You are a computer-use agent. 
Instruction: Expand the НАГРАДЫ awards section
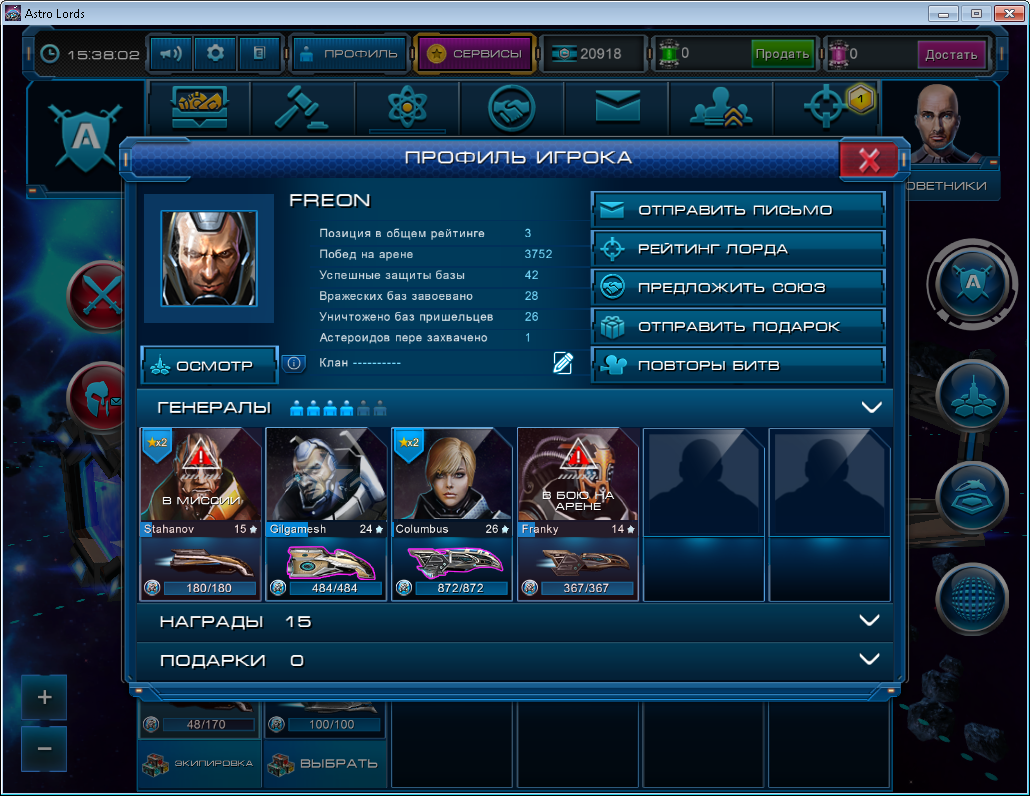pos(869,621)
